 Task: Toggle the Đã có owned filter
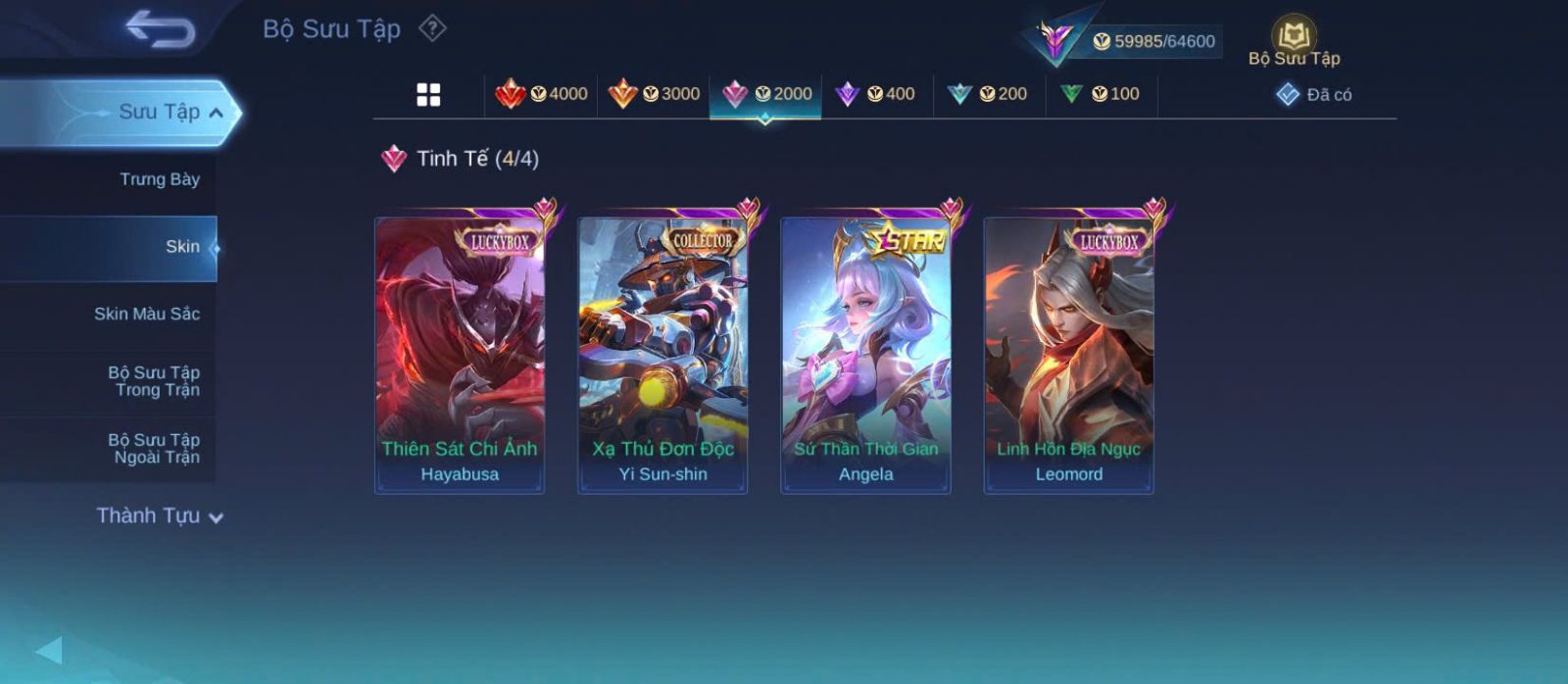pyautogui.click(x=1314, y=95)
